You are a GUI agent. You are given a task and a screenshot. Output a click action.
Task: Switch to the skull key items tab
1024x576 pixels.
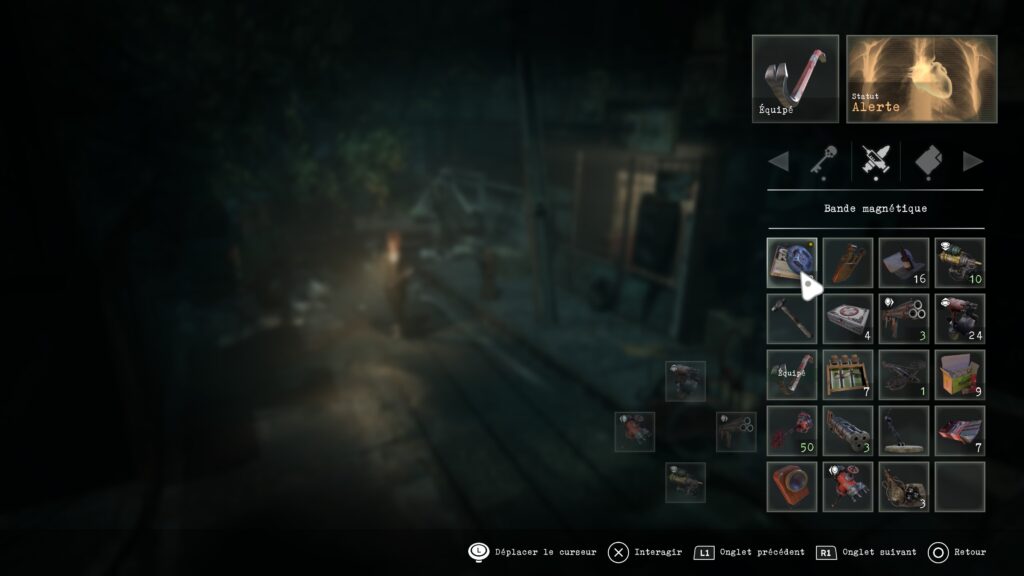click(x=823, y=160)
